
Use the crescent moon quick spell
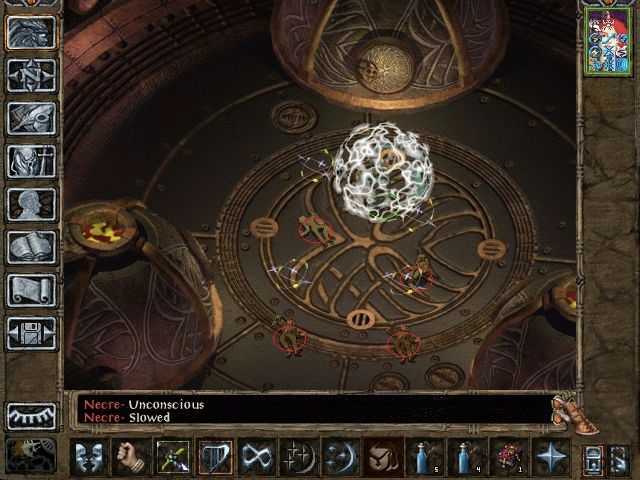[339, 457]
